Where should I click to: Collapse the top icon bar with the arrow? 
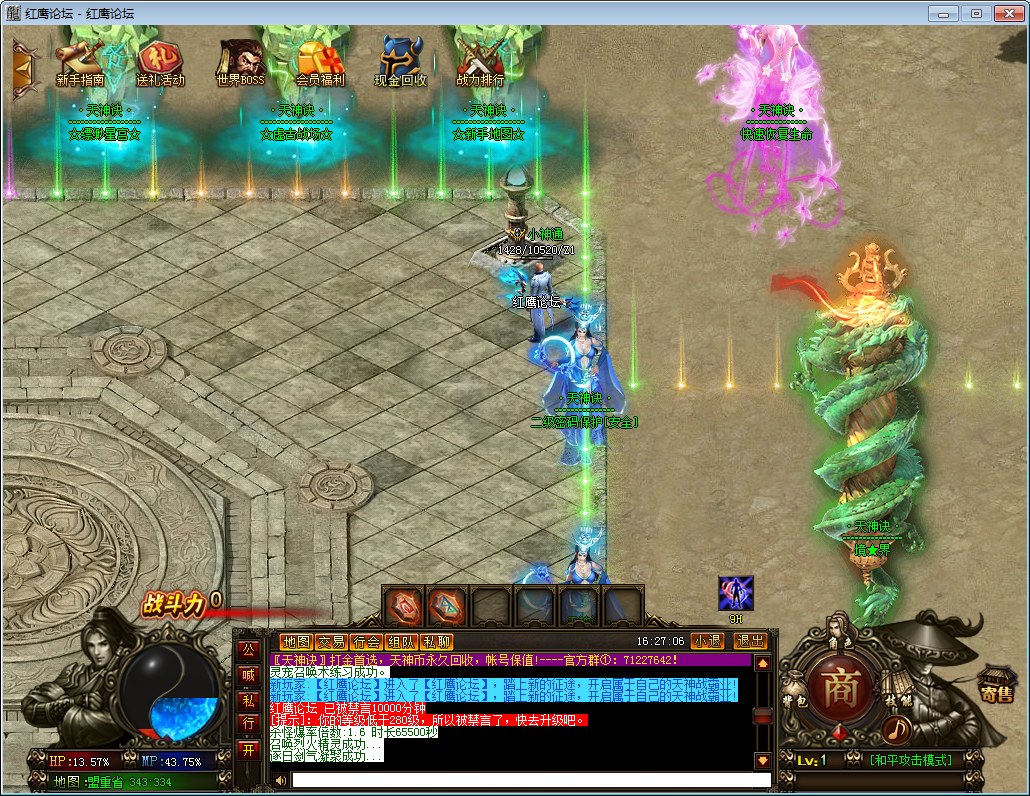(x=21, y=67)
